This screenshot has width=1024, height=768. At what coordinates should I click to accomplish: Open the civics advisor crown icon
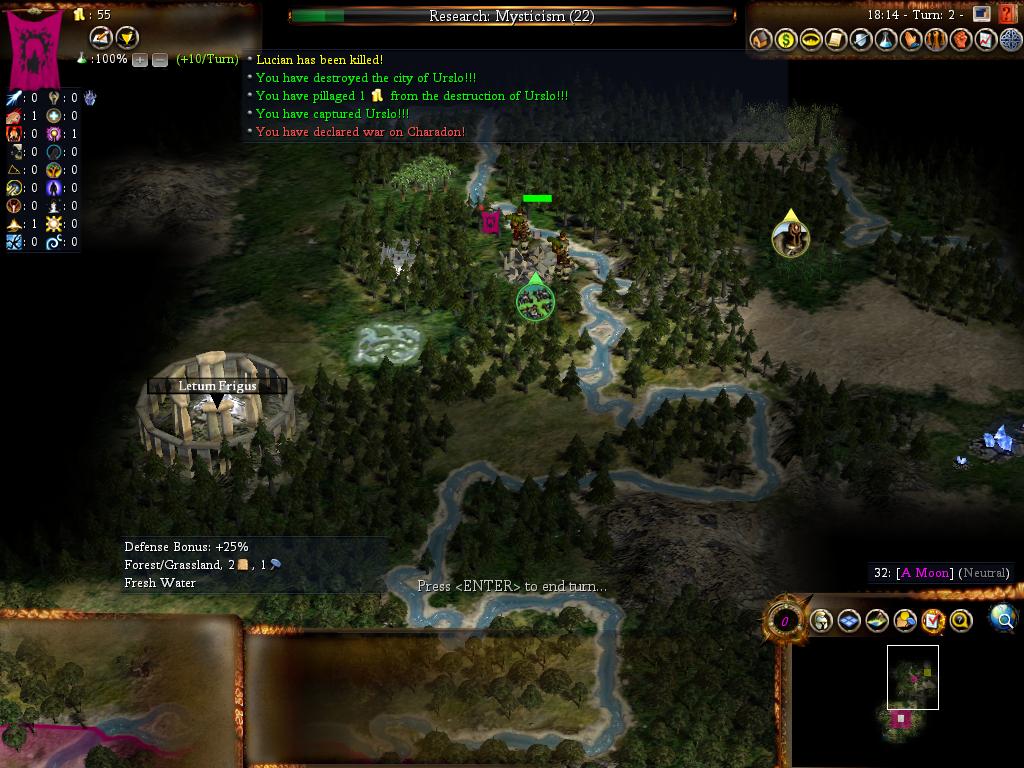812,40
